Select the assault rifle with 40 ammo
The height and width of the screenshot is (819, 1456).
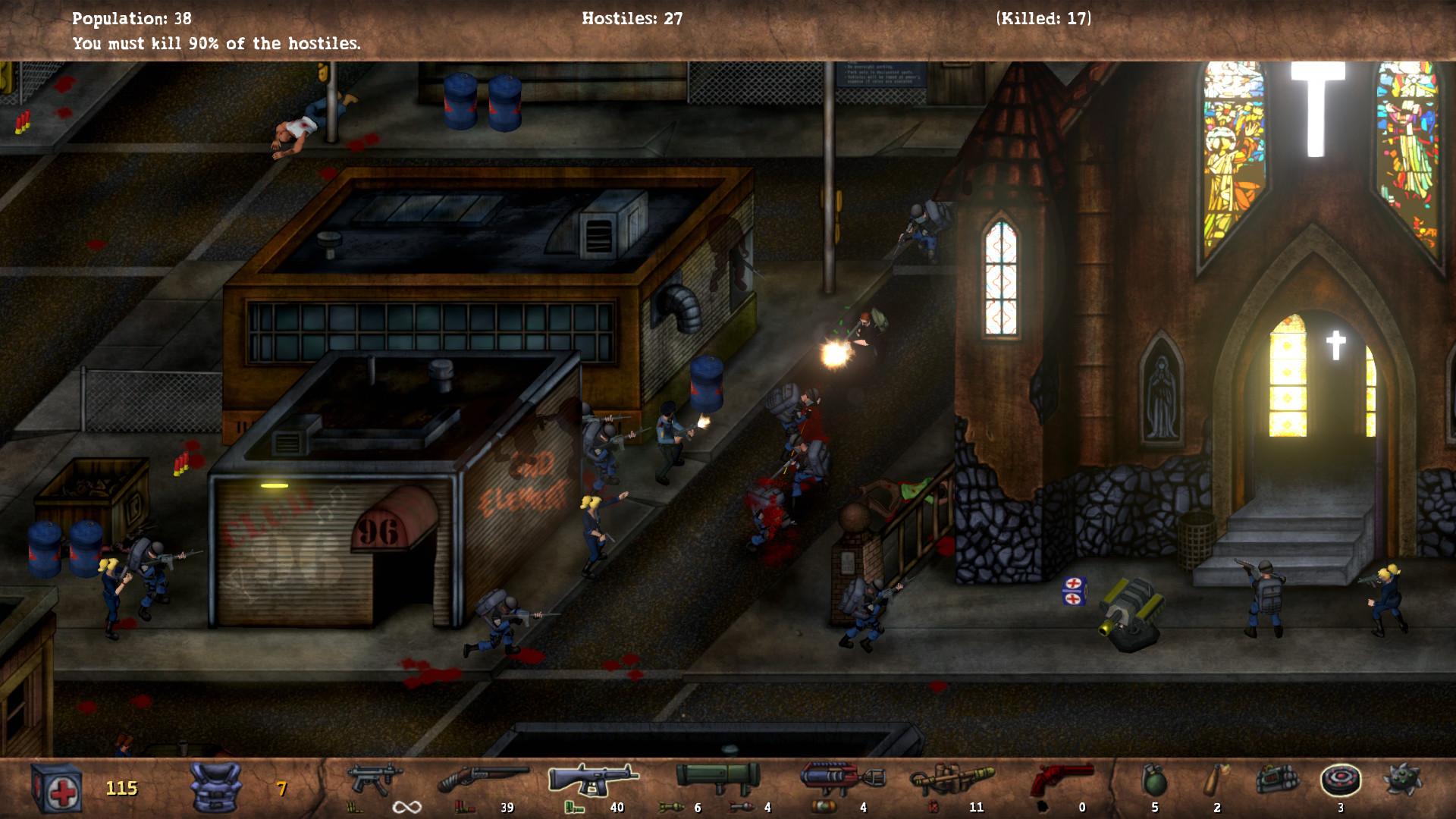pos(591,779)
